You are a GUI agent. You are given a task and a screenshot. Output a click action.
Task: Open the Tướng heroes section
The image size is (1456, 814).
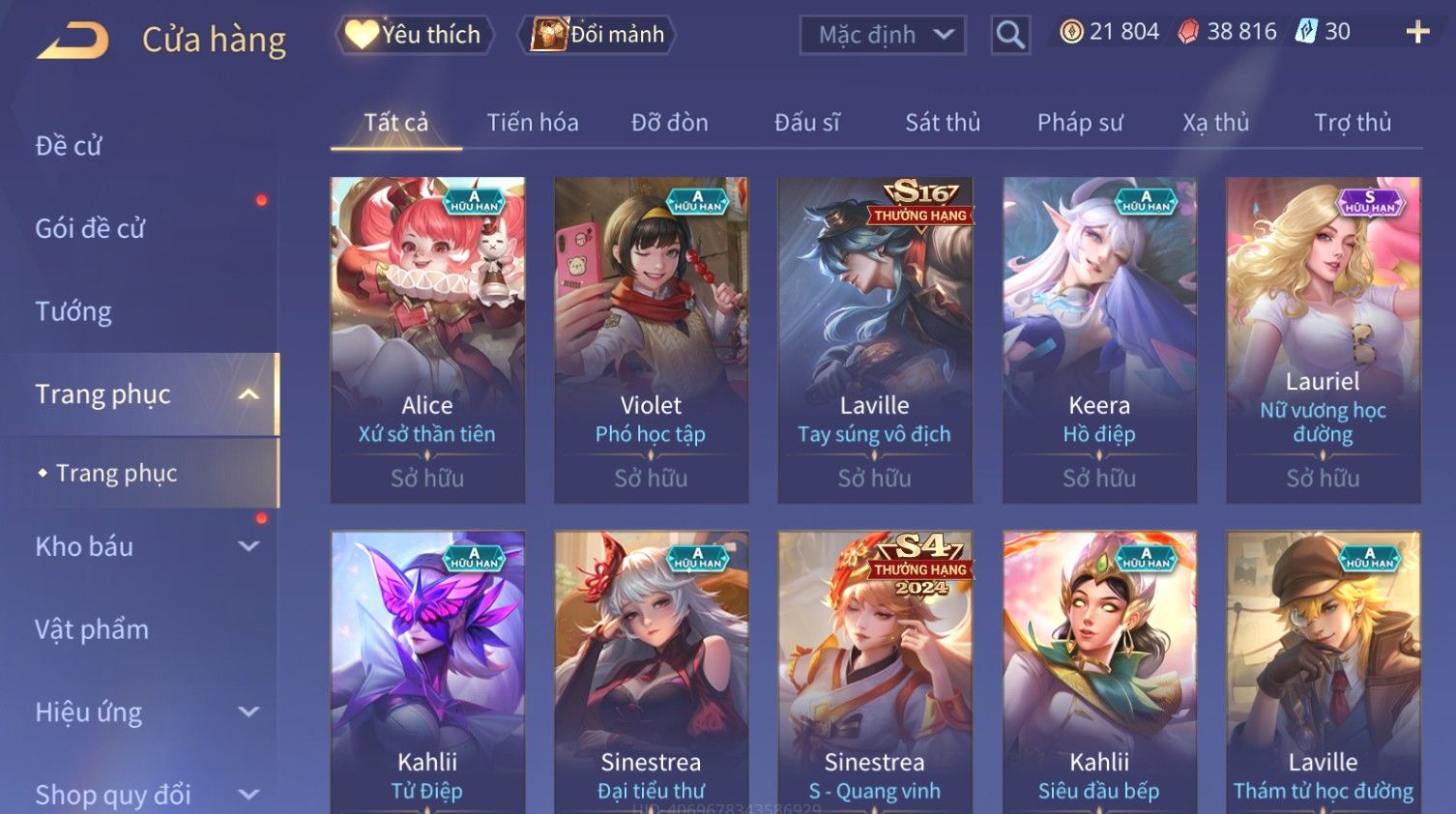coord(73,311)
